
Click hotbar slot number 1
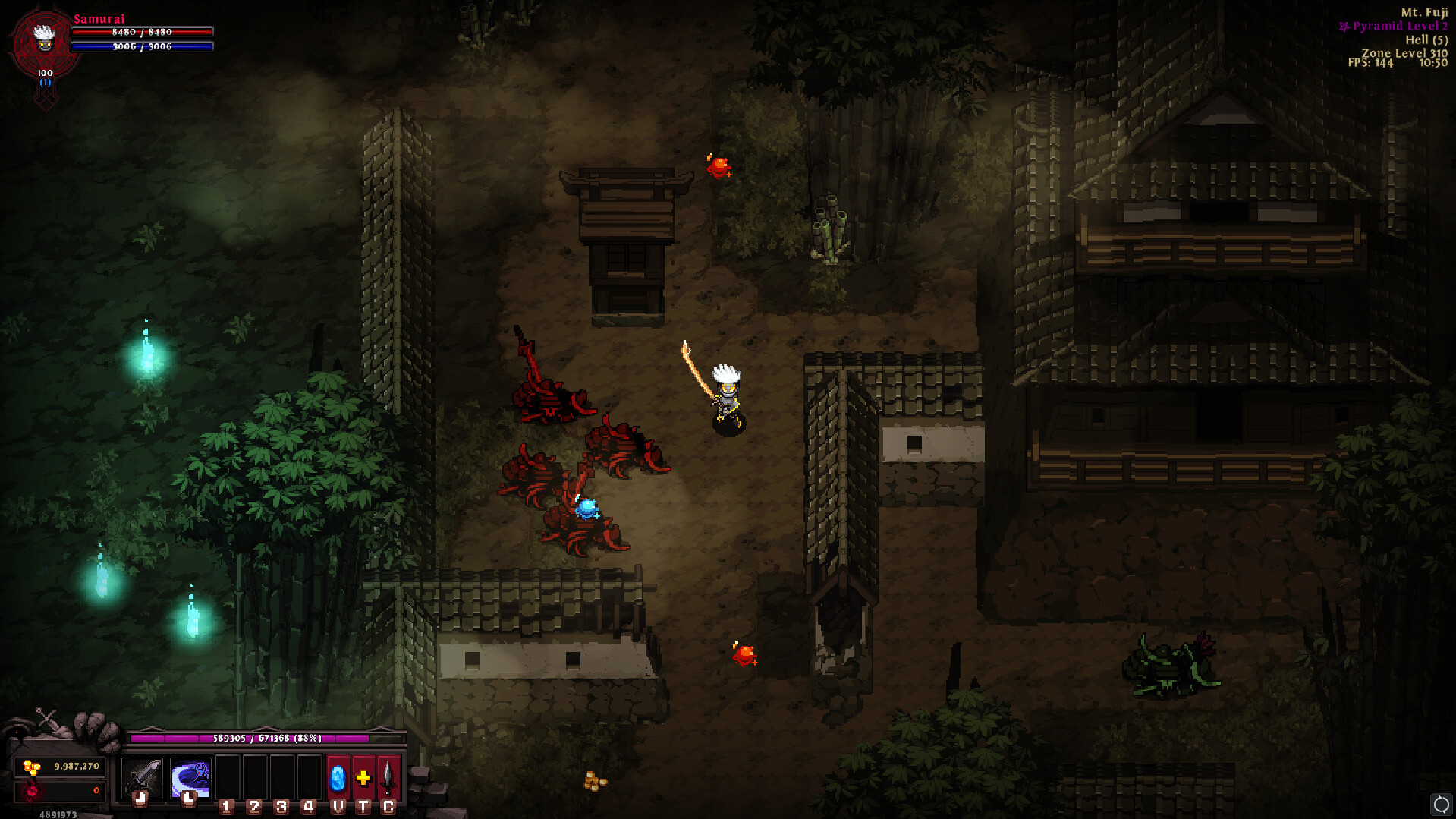226,806
